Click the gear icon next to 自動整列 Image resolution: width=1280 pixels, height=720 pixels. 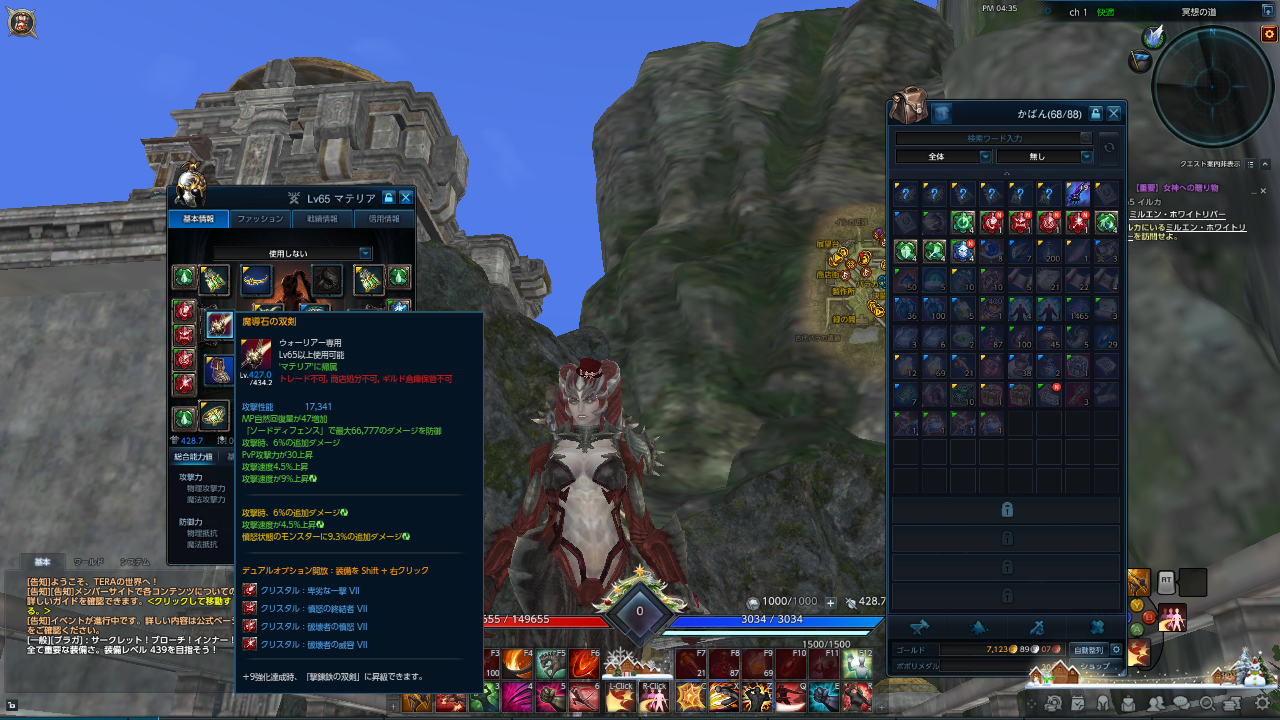click(x=1115, y=650)
